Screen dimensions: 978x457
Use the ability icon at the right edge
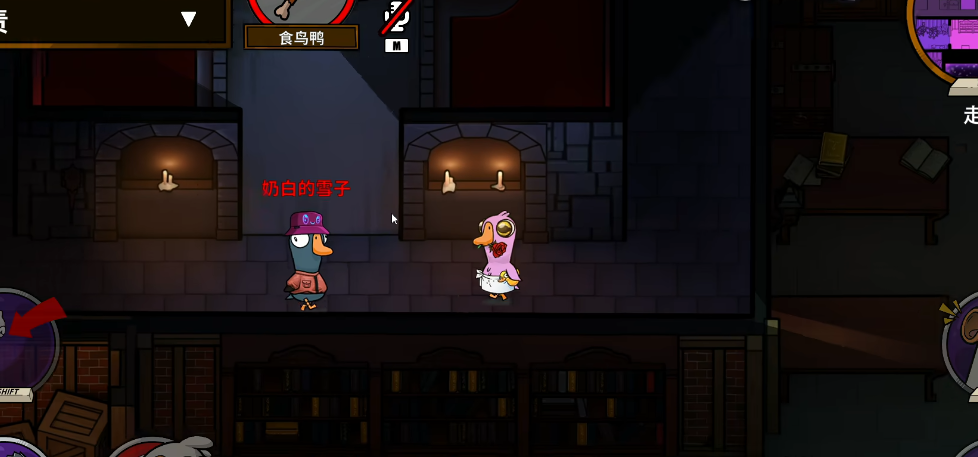tap(963, 339)
